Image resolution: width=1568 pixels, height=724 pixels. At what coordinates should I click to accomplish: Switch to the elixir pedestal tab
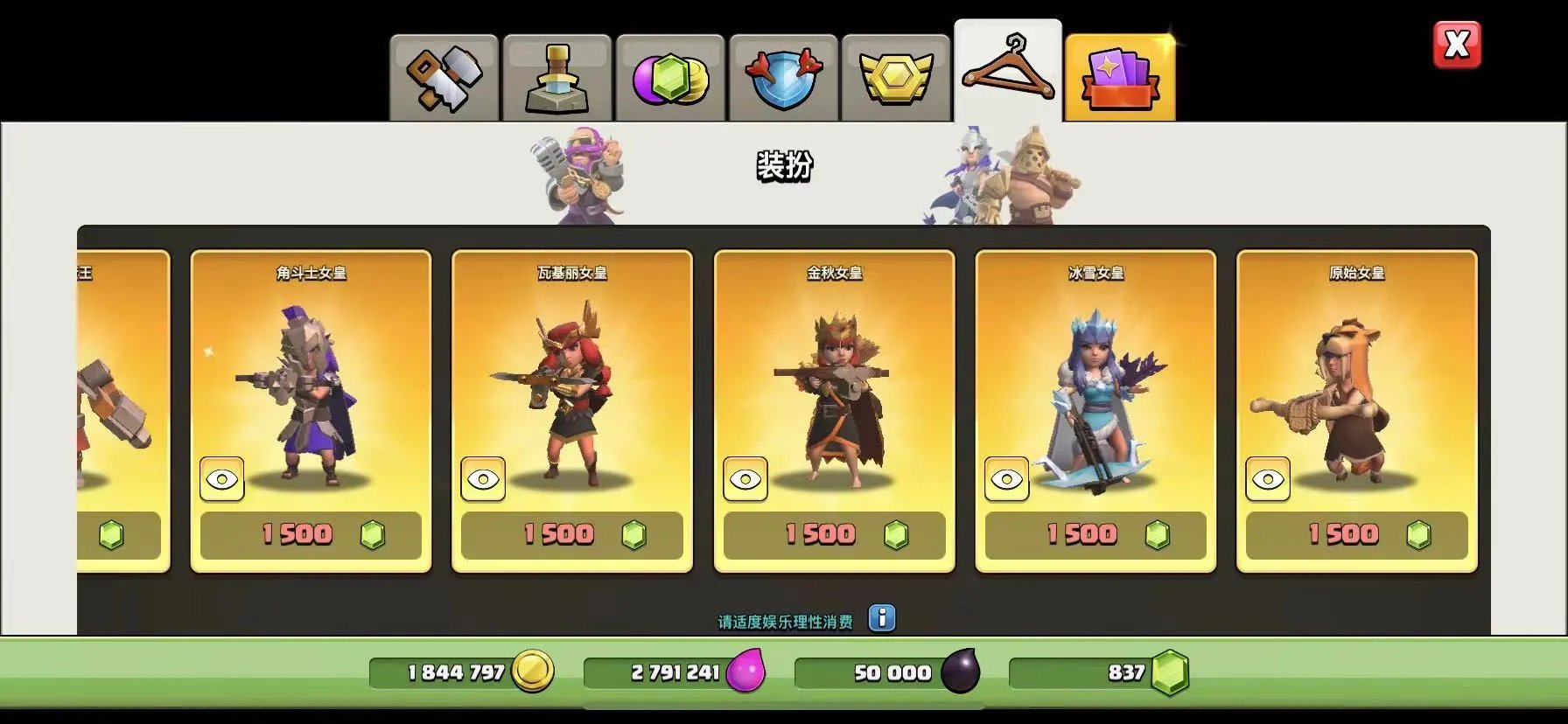pos(556,79)
